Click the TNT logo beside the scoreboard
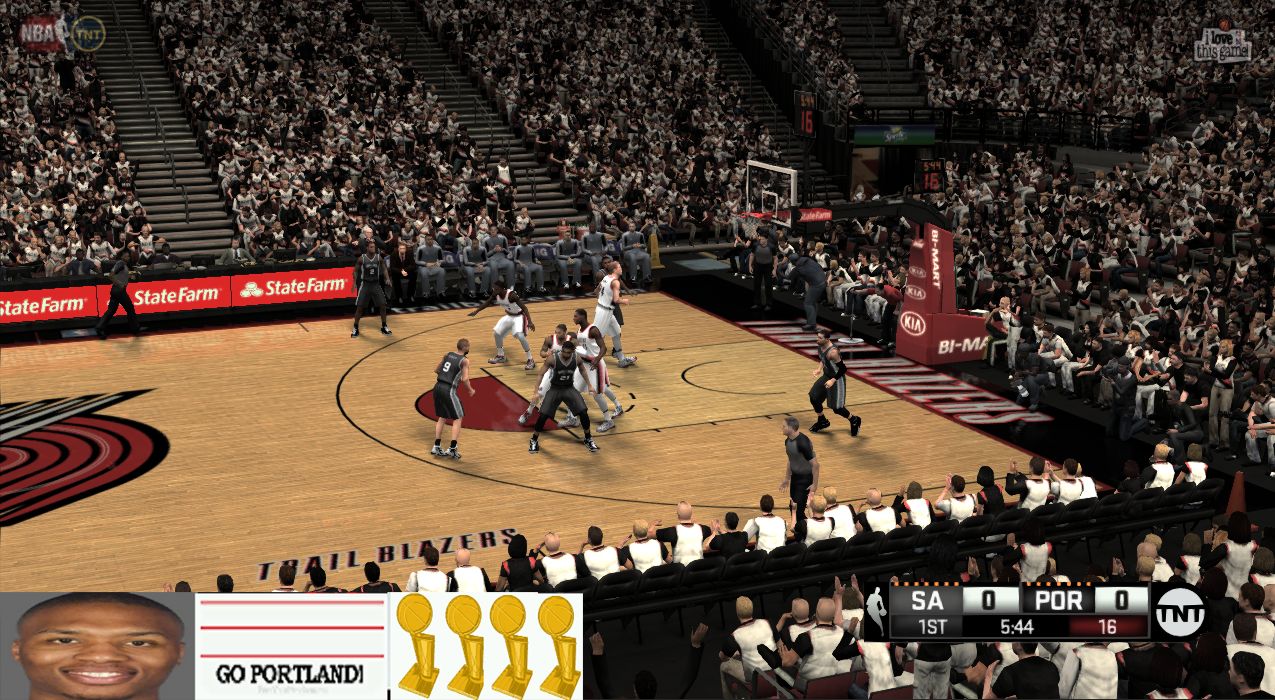Image resolution: width=1275 pixels, height=700 pixels. pos(1180,613)
